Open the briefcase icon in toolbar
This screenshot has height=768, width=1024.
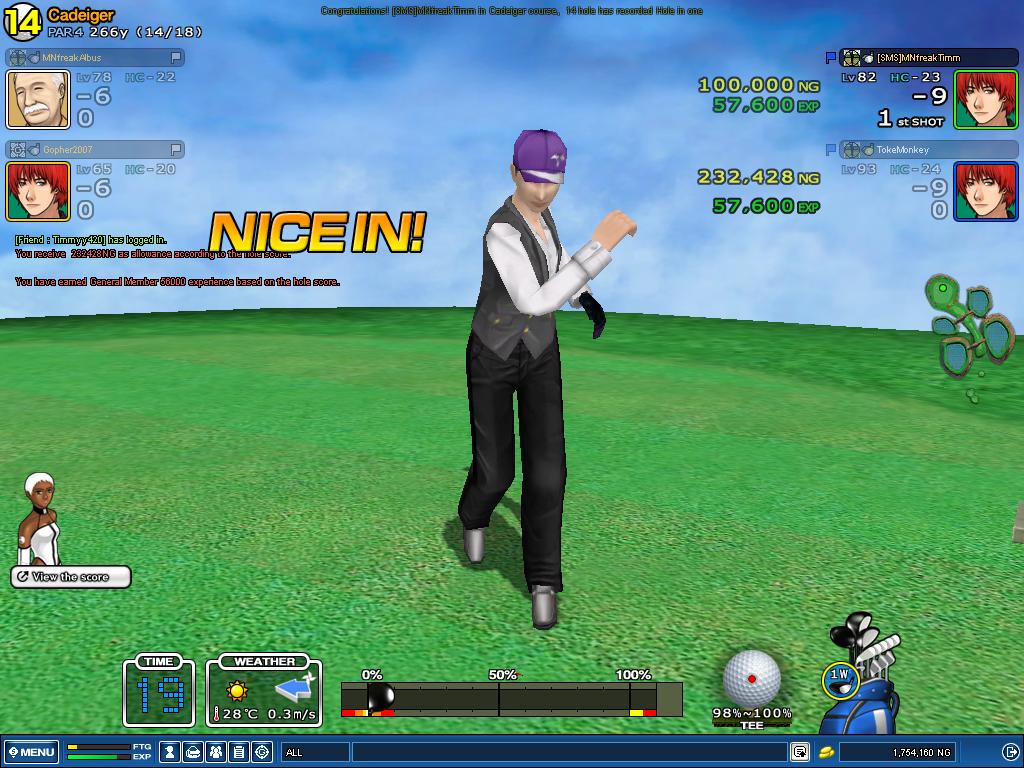coord(194,752)
